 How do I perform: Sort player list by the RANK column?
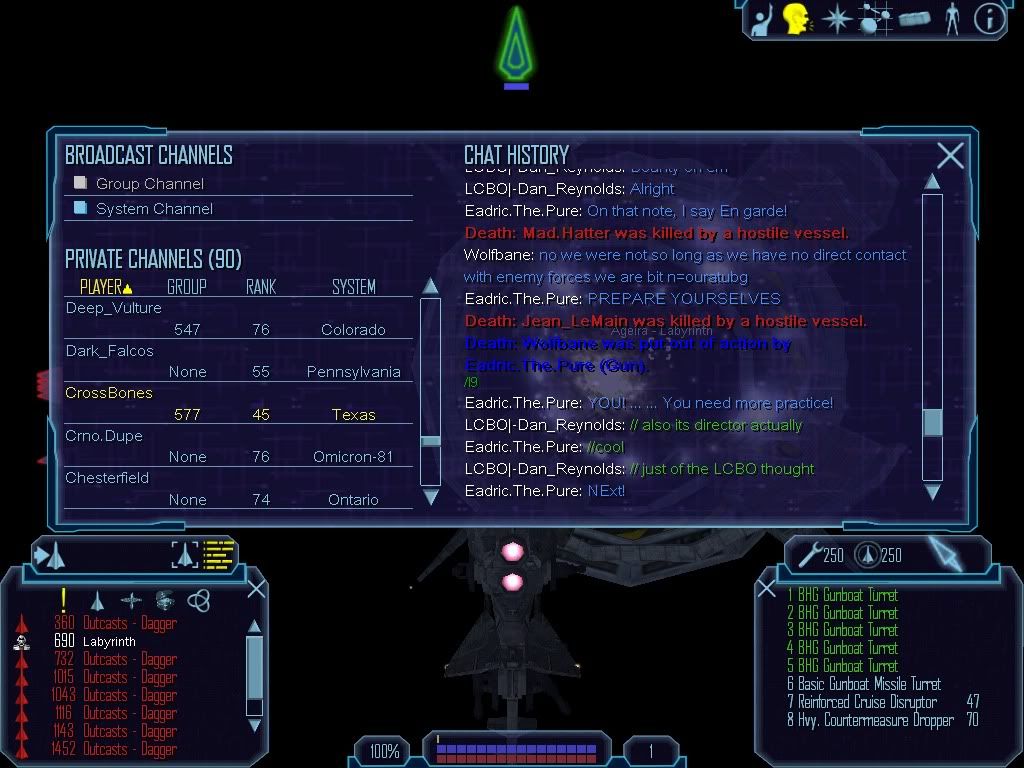[261, 287]
